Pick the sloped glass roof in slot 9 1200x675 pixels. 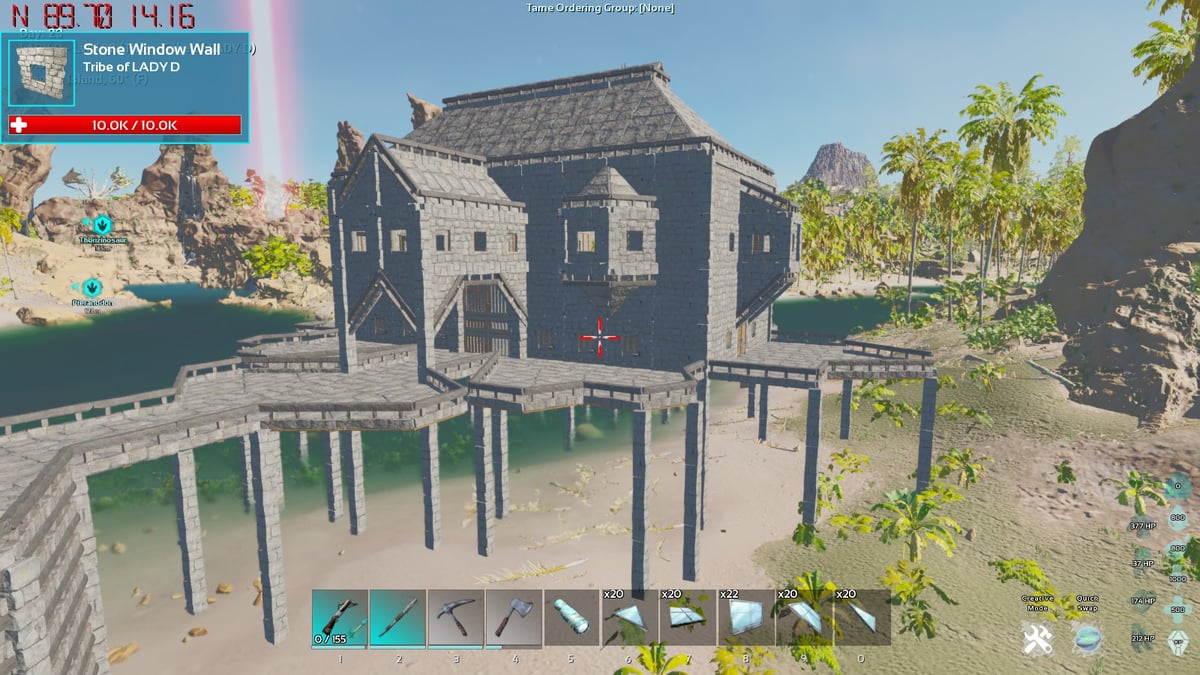pos(803,617)
